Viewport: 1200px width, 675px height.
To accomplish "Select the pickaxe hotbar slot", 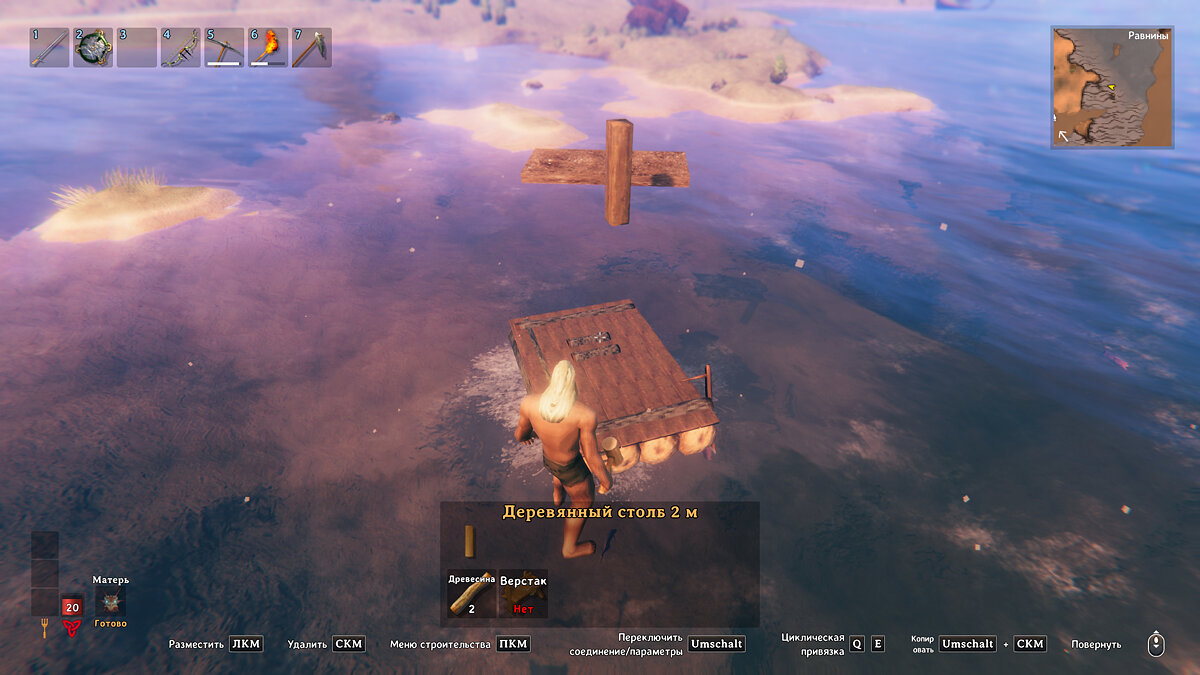I will point(224,48).
